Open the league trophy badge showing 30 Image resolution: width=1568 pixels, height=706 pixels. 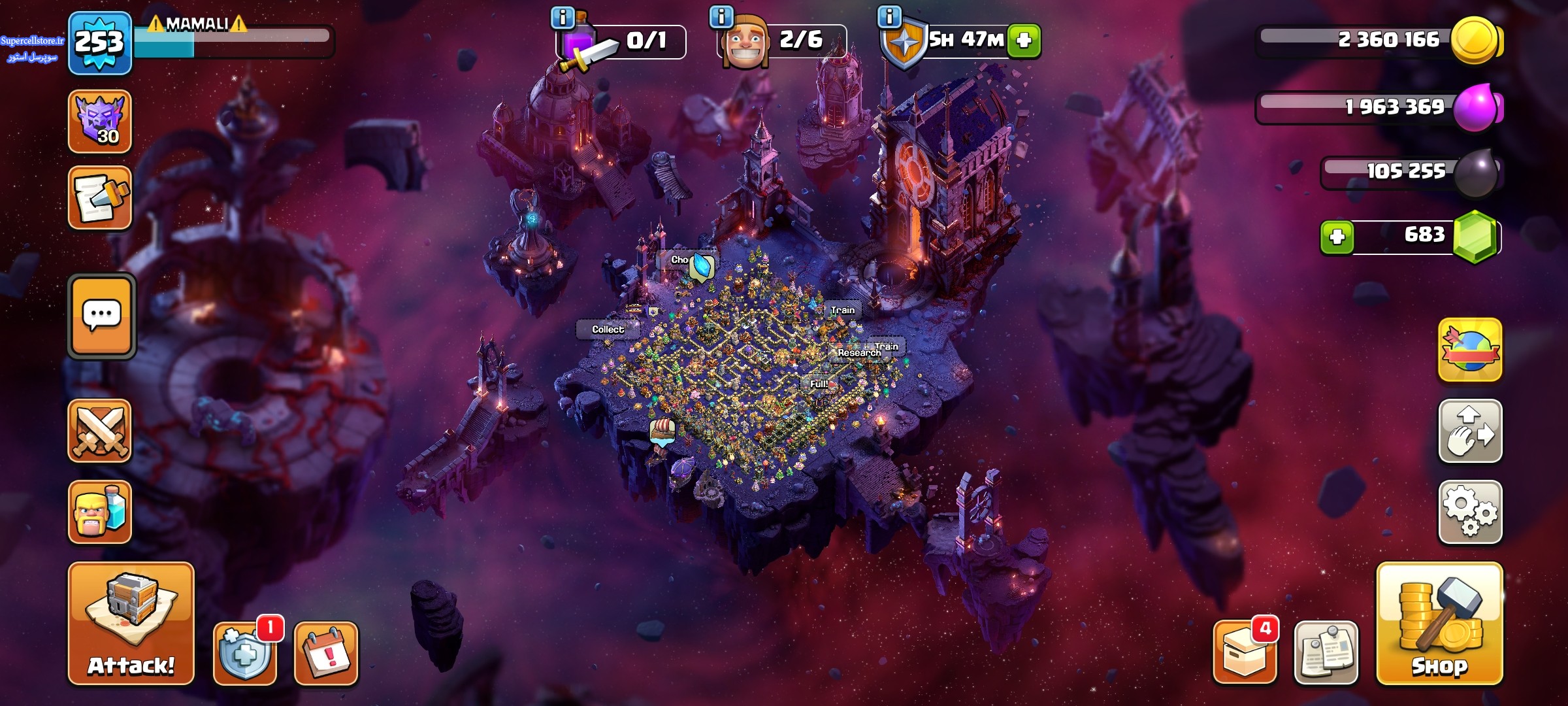(100, 122)
